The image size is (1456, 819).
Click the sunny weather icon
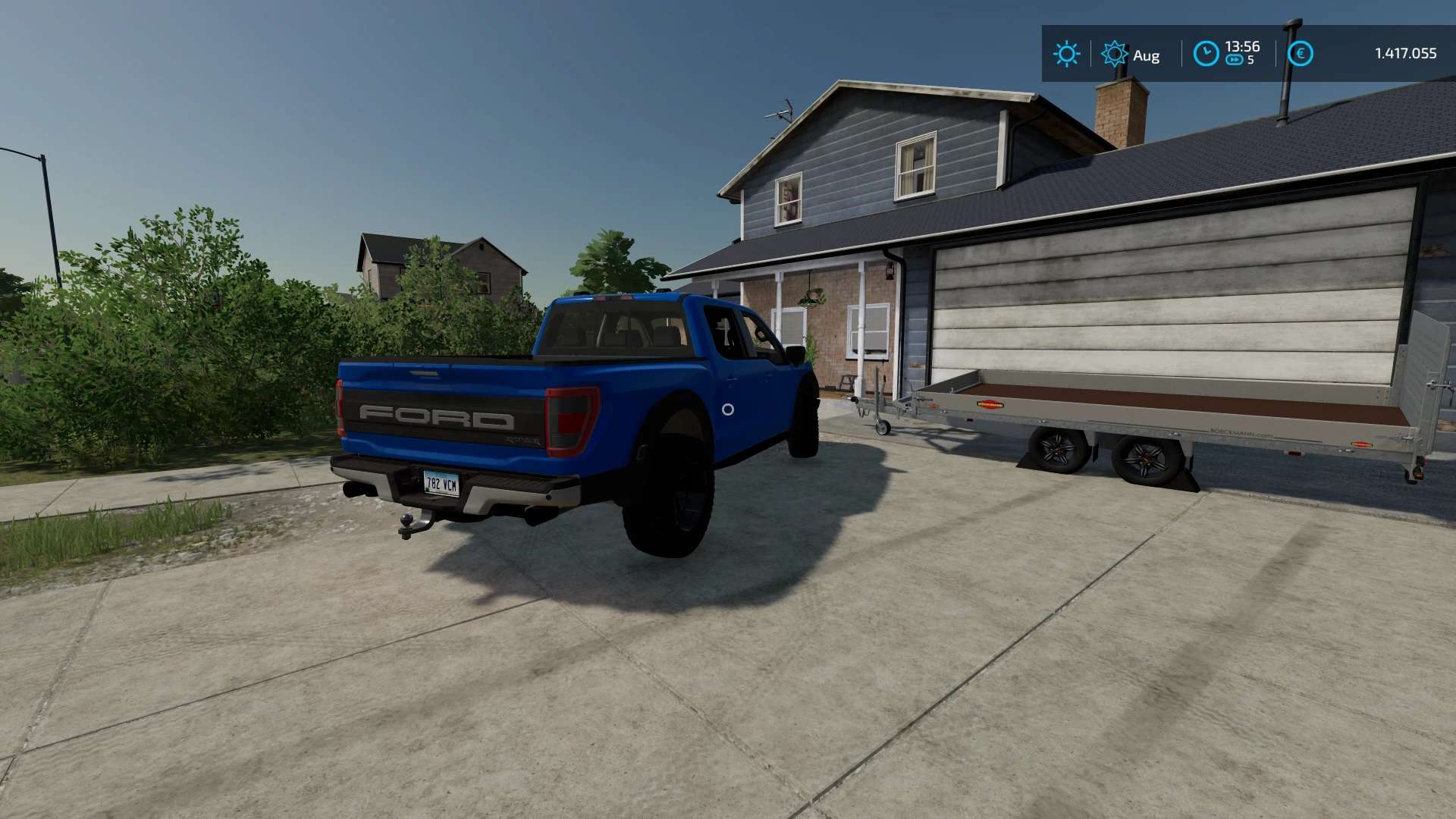pyautogui.click(x=1066, y=54)
